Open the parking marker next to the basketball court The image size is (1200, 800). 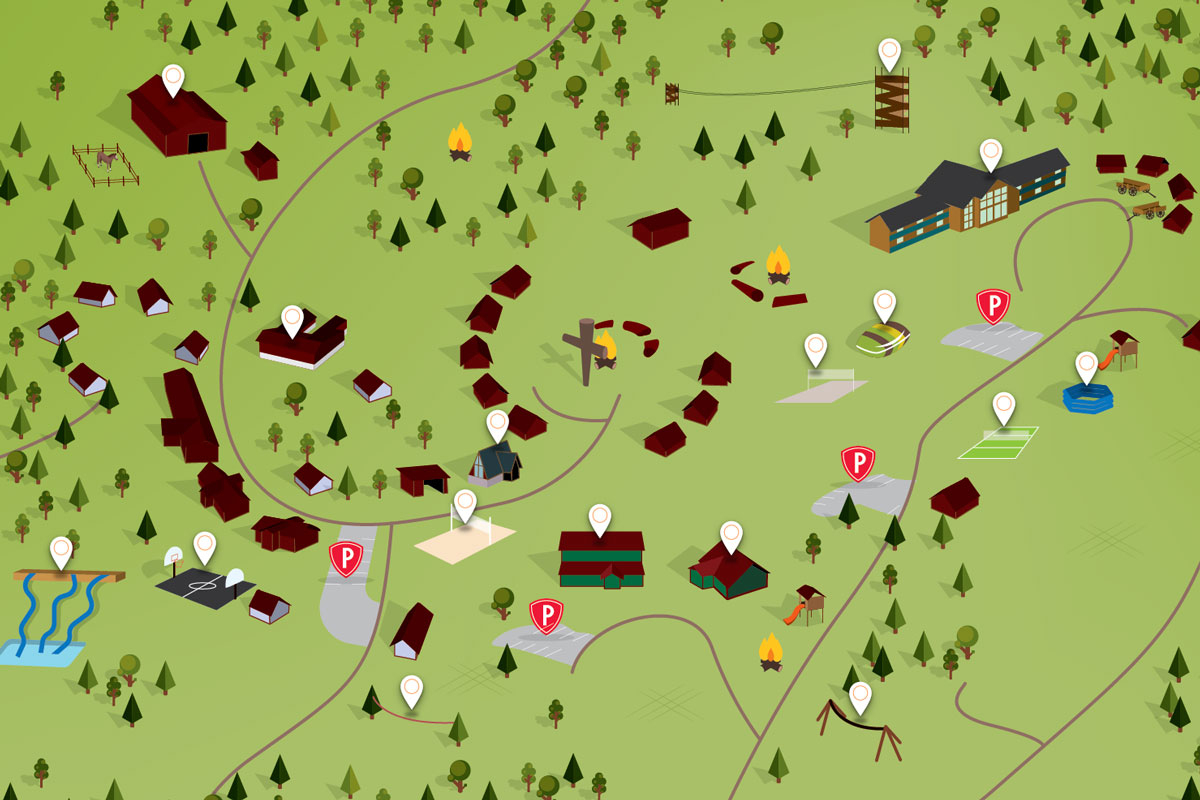(x=346, y=559)
